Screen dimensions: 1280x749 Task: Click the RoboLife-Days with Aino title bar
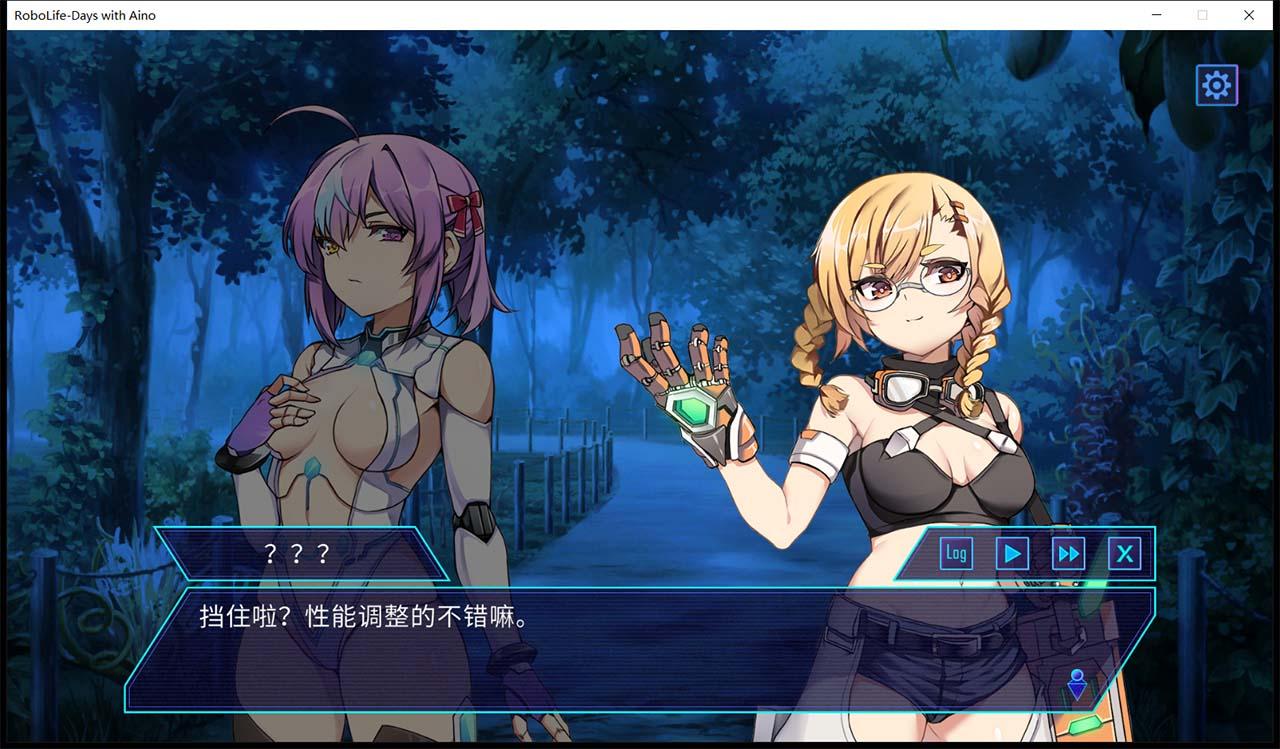click(x=85, y=15)
